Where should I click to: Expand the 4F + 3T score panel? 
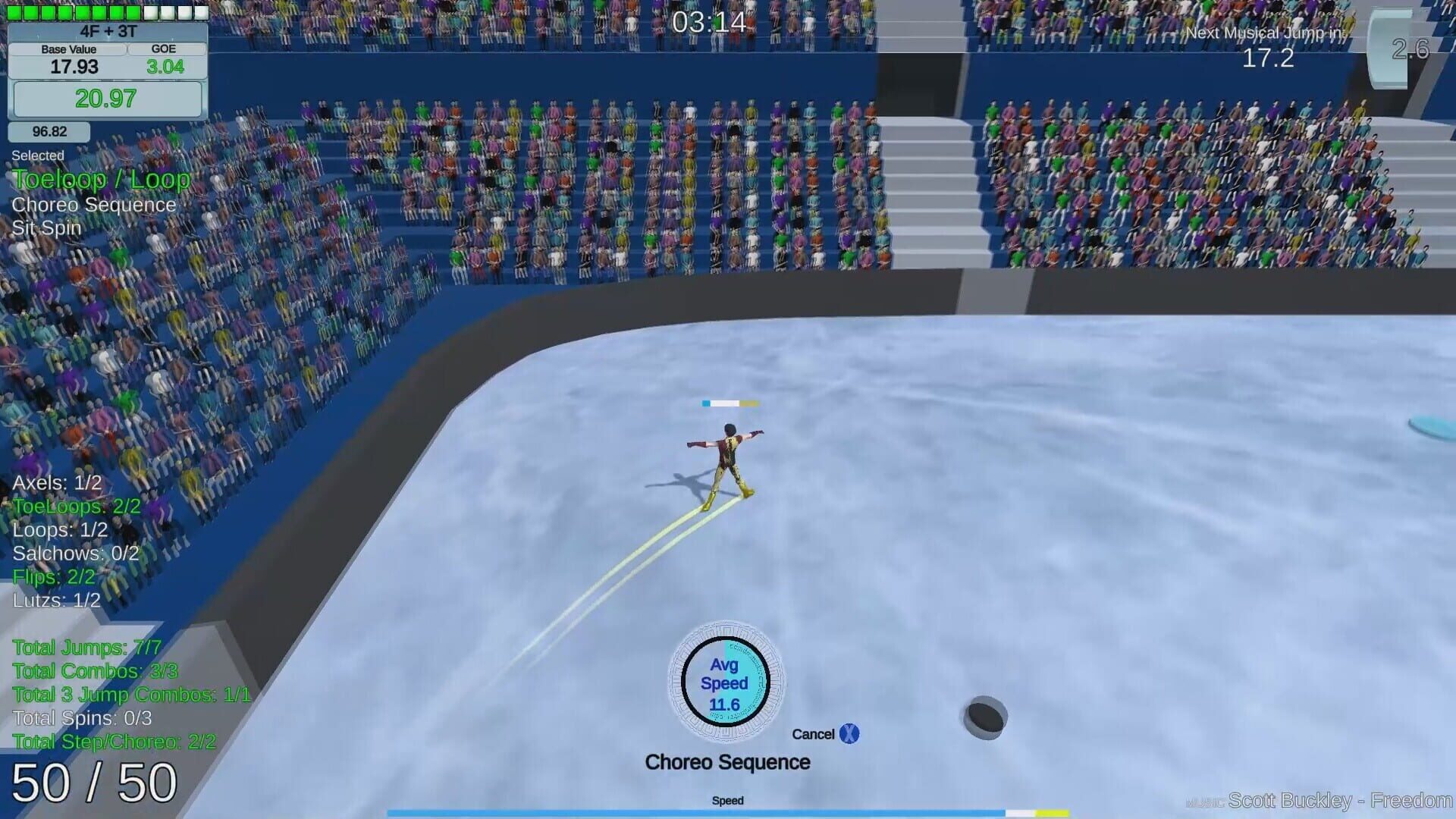coord(106,33)
